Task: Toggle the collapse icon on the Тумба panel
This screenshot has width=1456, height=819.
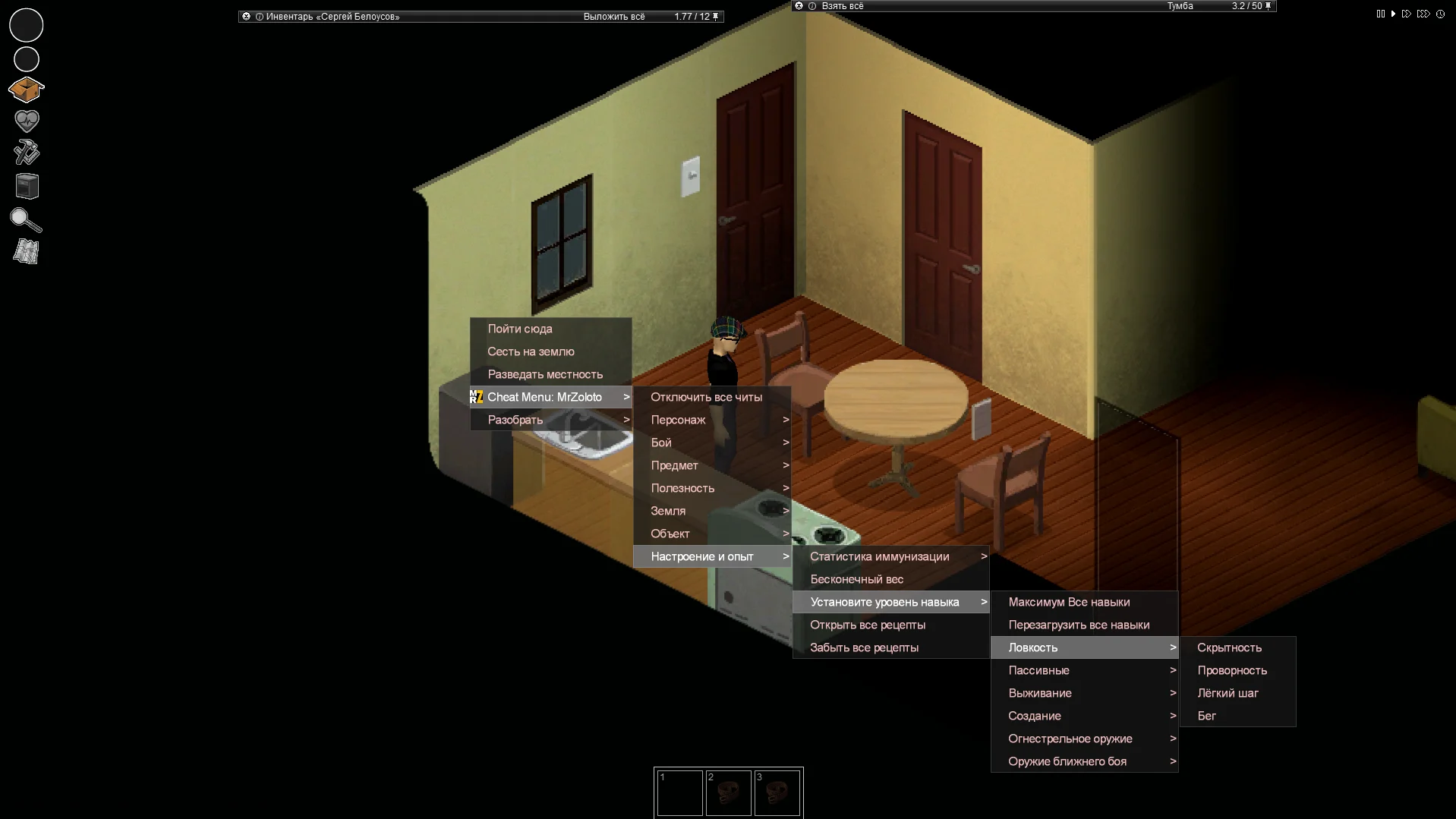Action: click(x=799, y=5)
